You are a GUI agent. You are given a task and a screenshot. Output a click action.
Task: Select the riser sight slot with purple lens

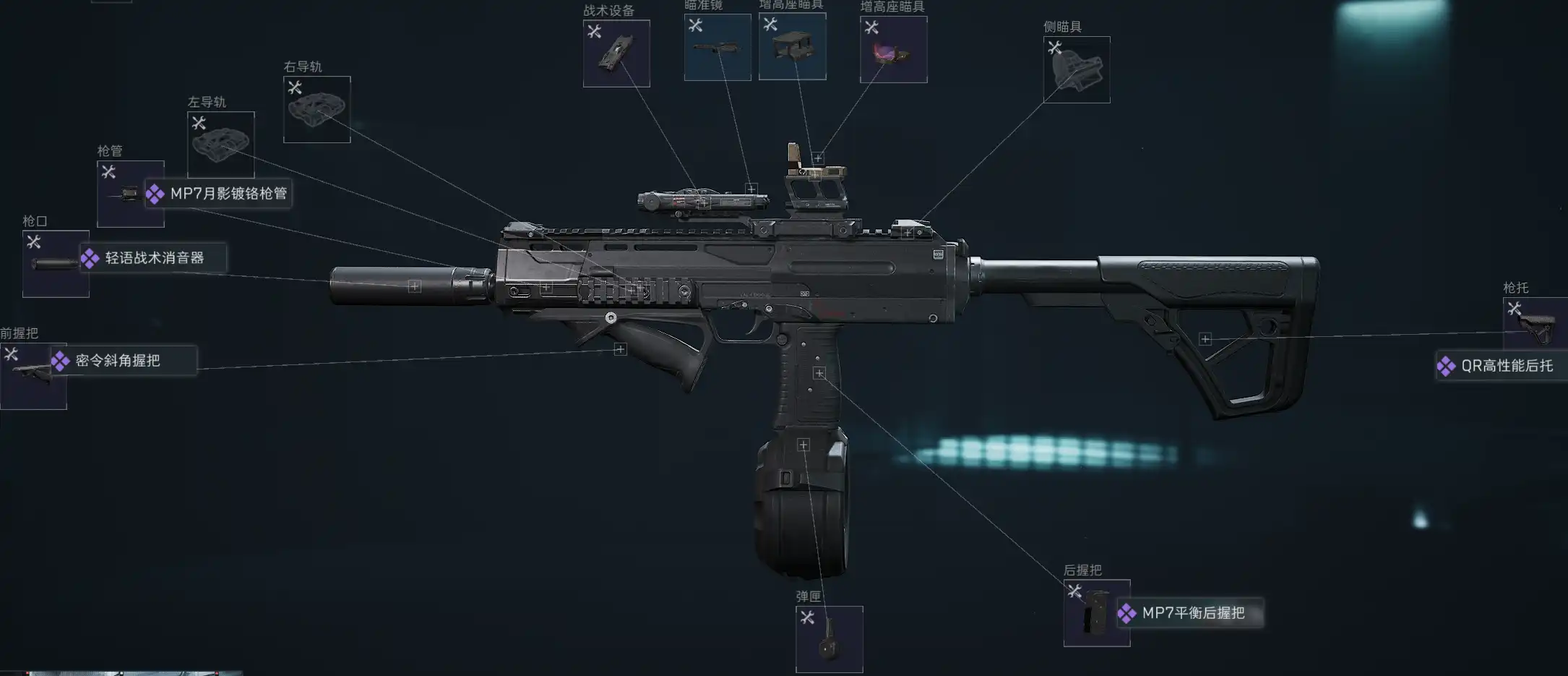(x=893, y=50)
